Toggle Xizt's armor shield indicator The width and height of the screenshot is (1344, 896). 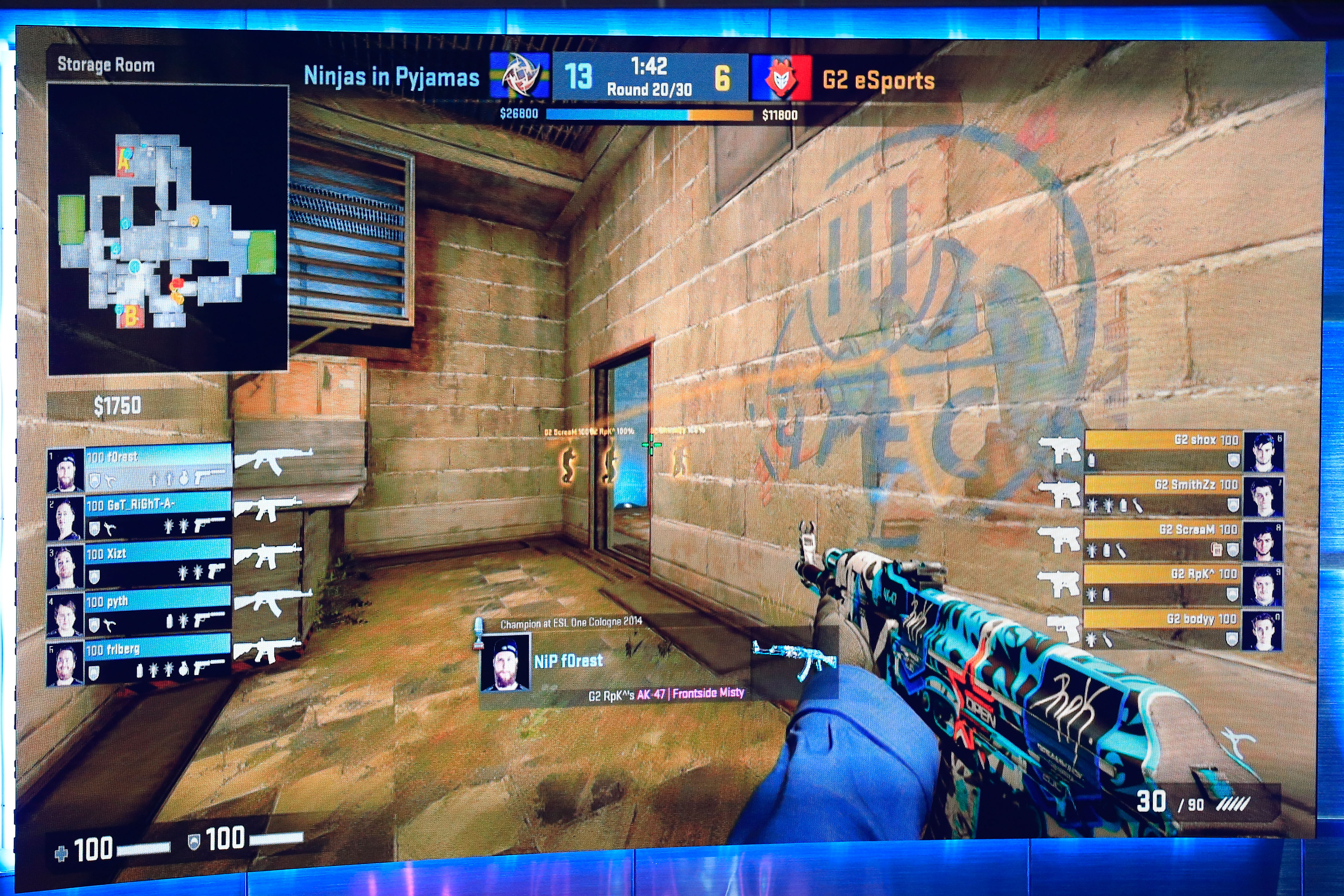(x=95, y=577)
